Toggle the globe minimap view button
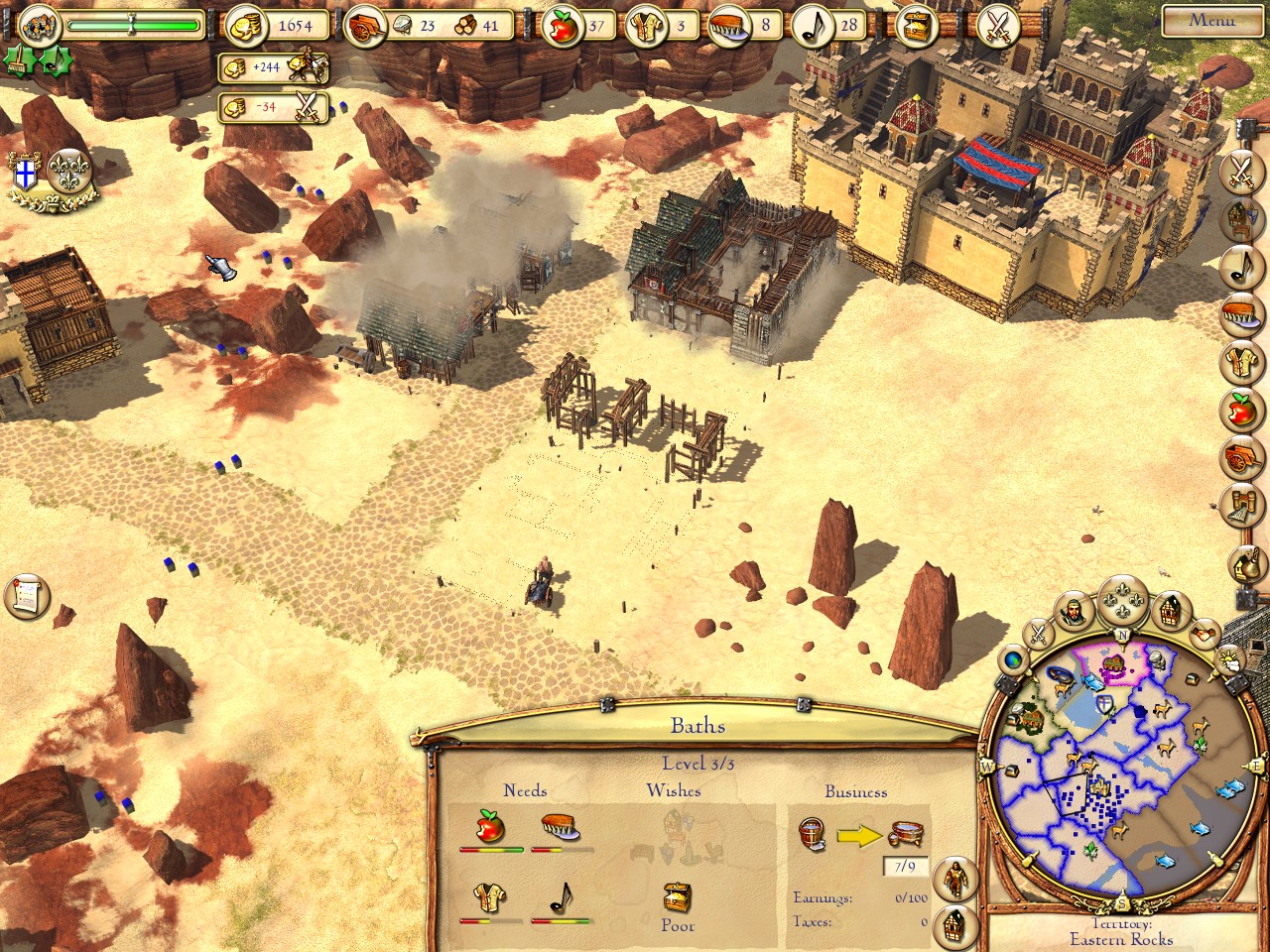This screenshot has height=952, width=1270. pyautogui.click(x=1013, y=658)
